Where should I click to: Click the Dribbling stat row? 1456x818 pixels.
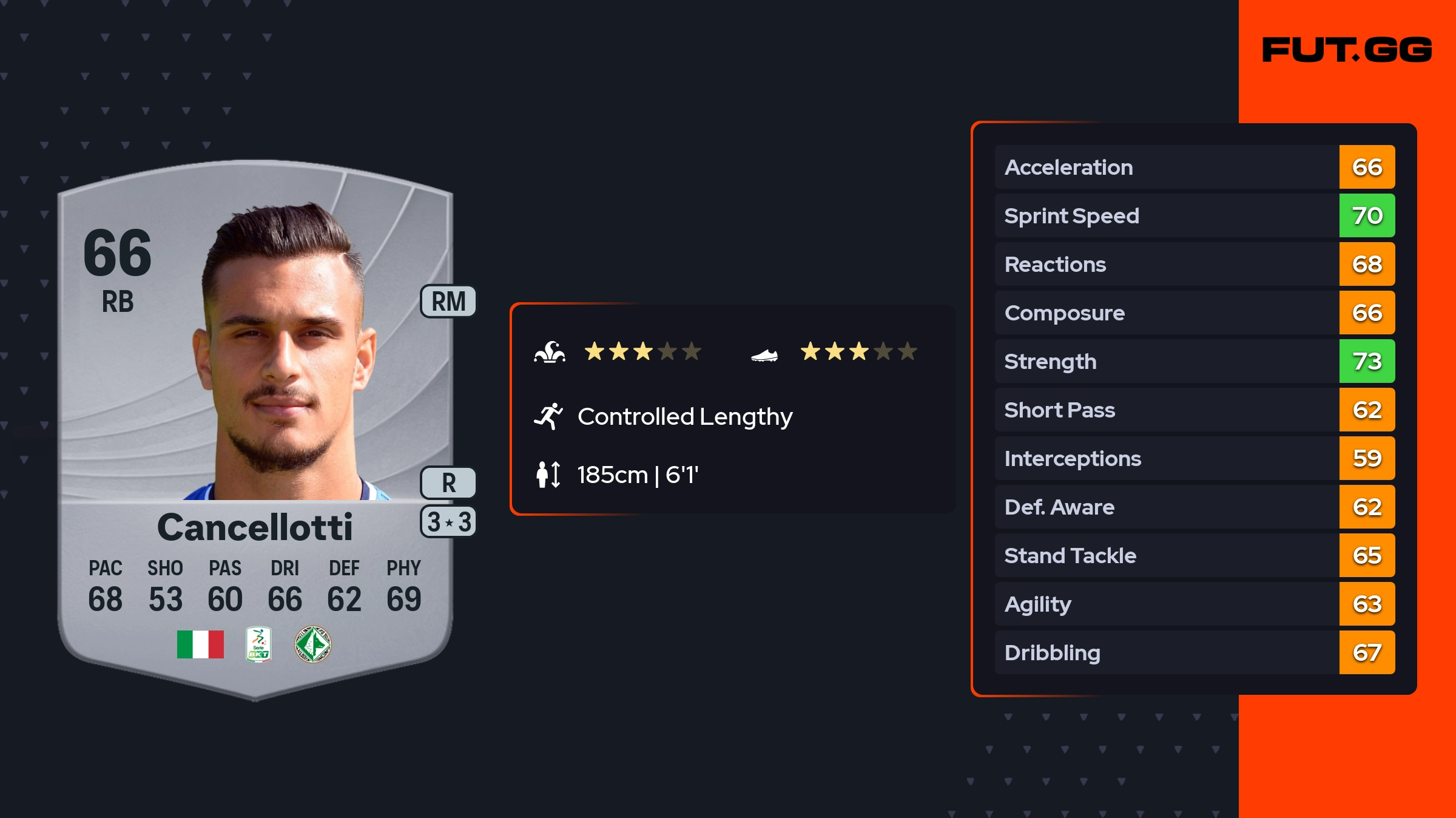coord(1194,653)
